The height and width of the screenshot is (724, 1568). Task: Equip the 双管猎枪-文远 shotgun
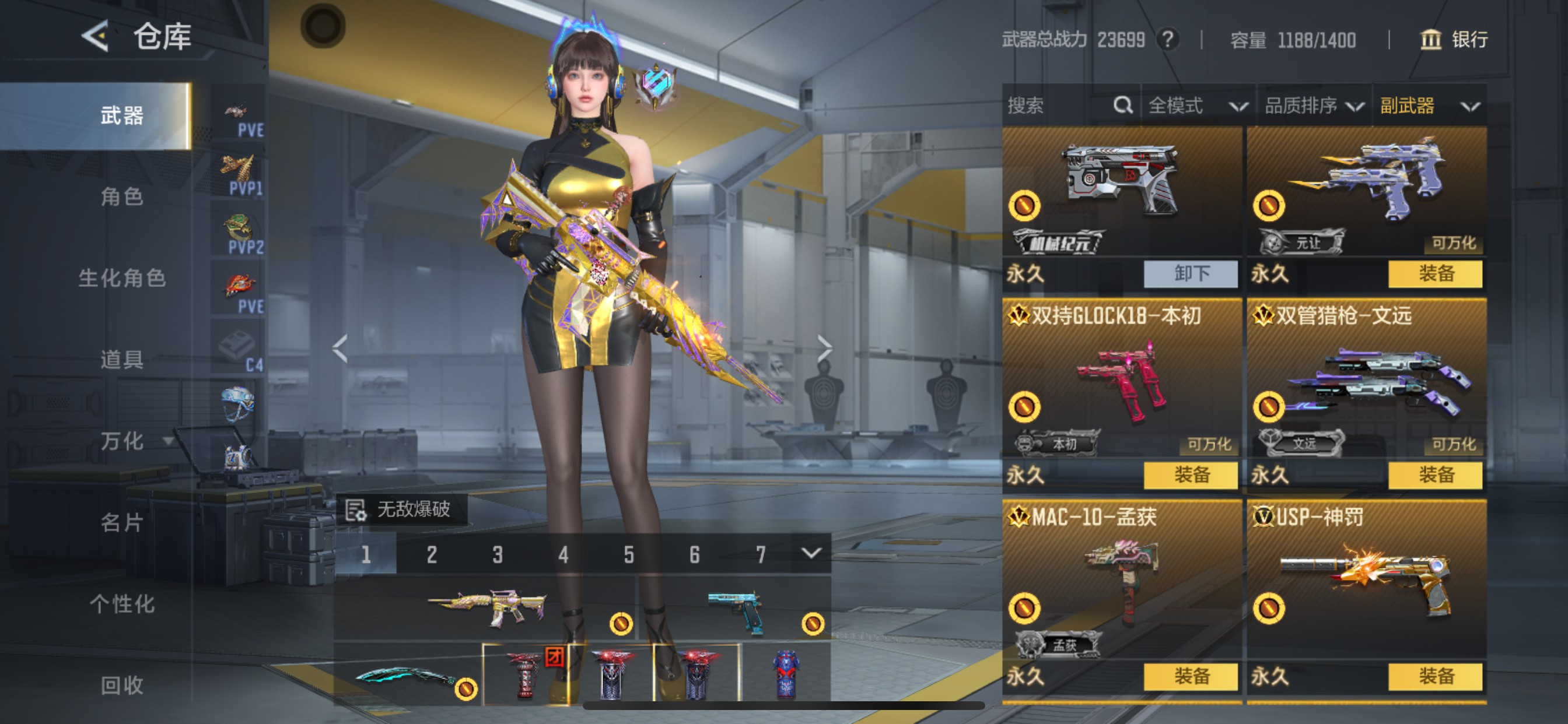coord(1434,475)
